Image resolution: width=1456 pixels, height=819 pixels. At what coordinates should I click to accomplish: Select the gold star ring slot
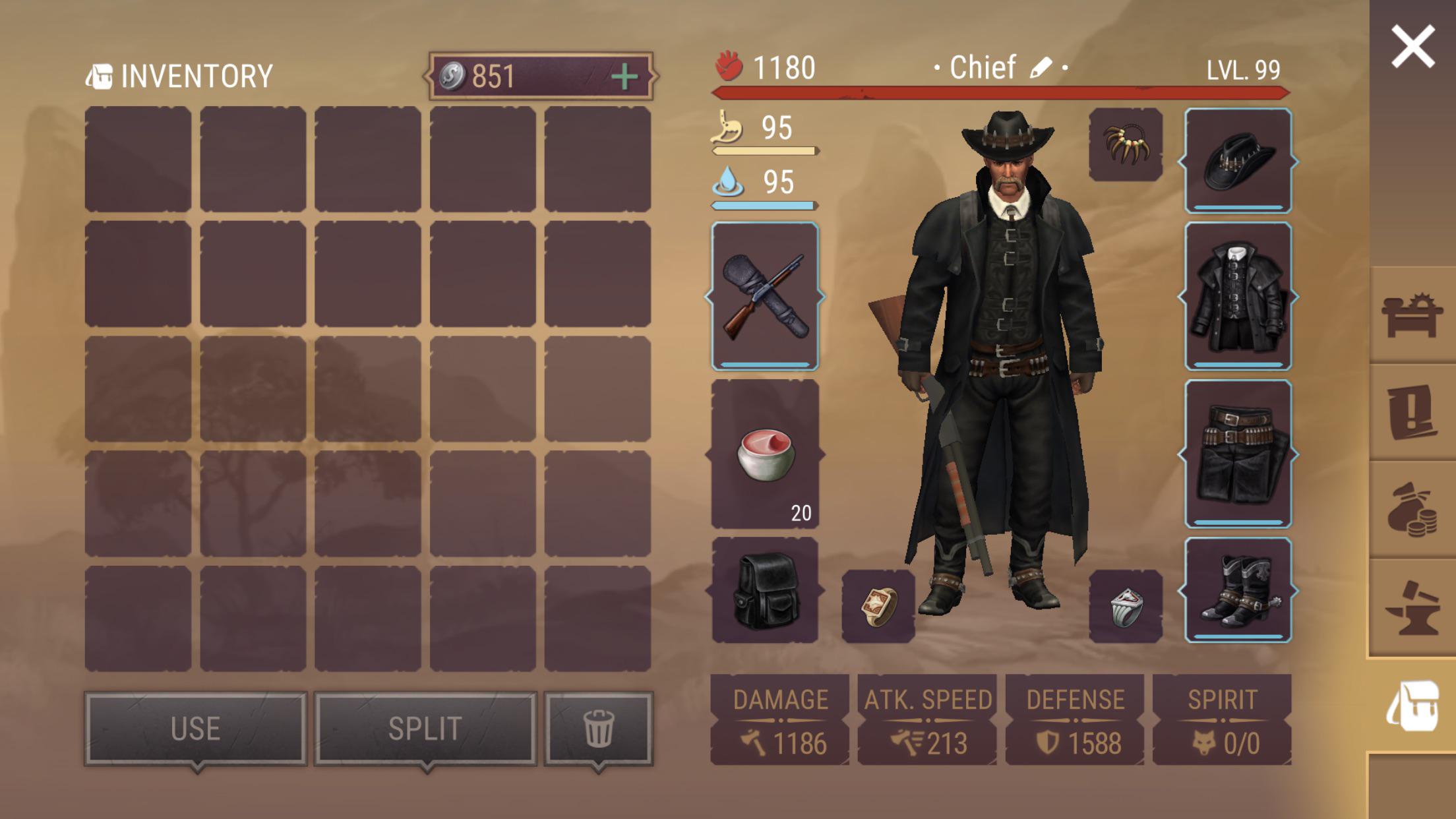tap(878, 606)
